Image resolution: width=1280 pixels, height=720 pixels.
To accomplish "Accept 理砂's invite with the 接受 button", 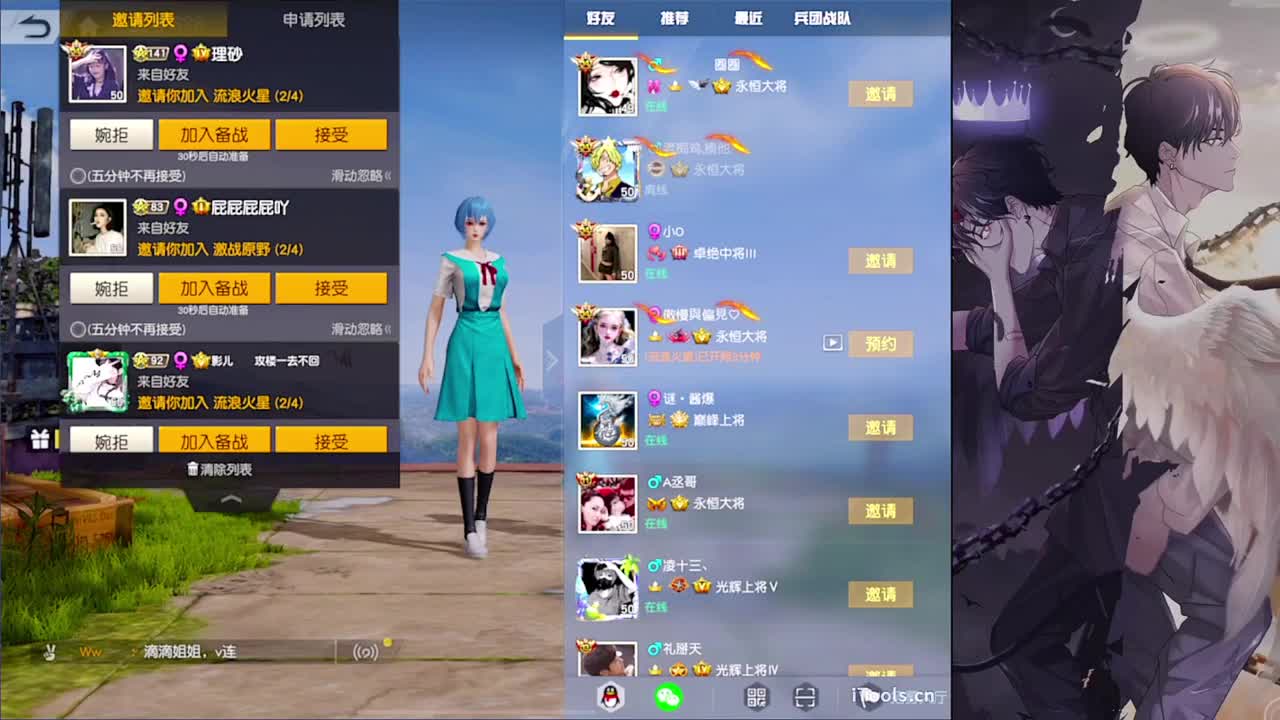I will [x=331, y=134].
